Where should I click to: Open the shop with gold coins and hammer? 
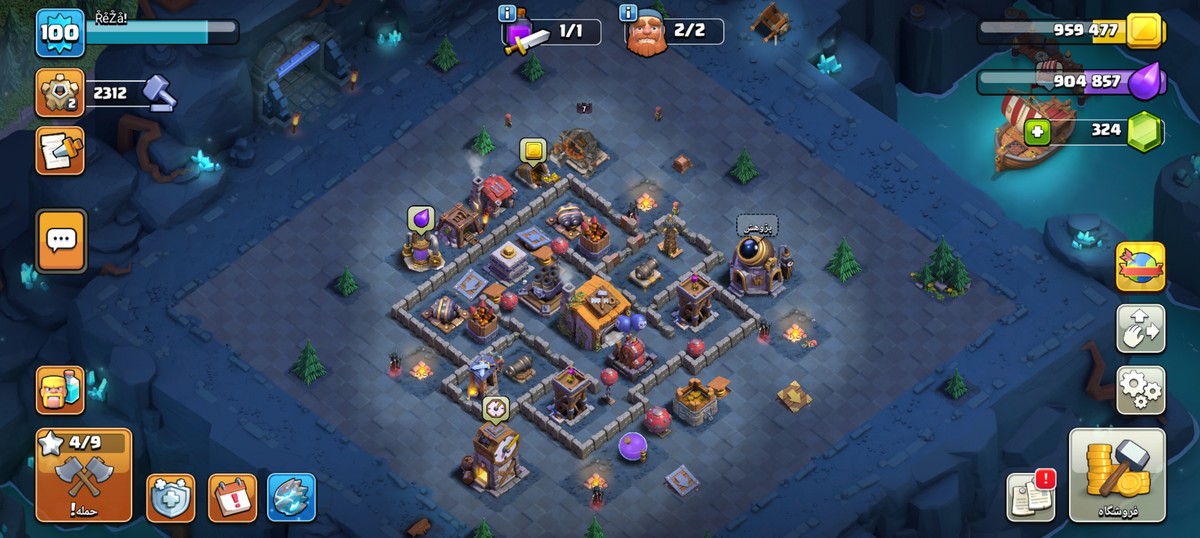point(1117,475)
